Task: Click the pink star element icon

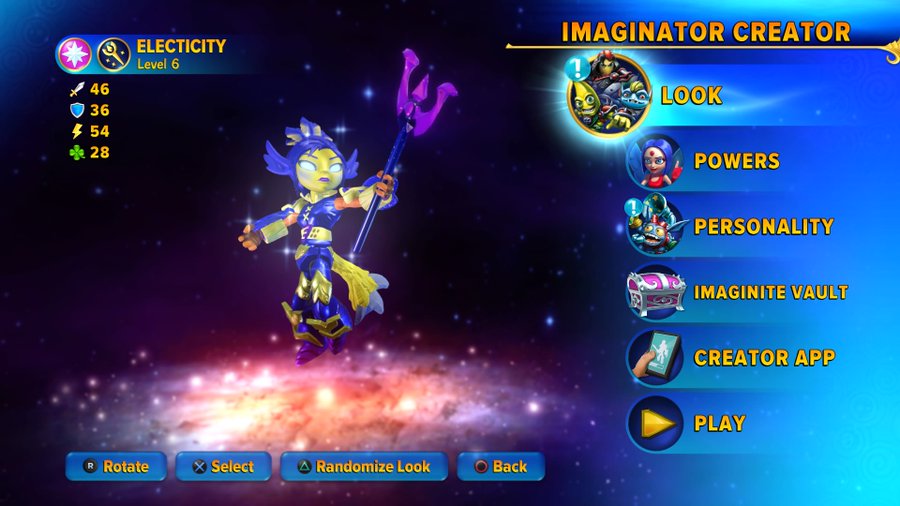Action: [73, 53]
